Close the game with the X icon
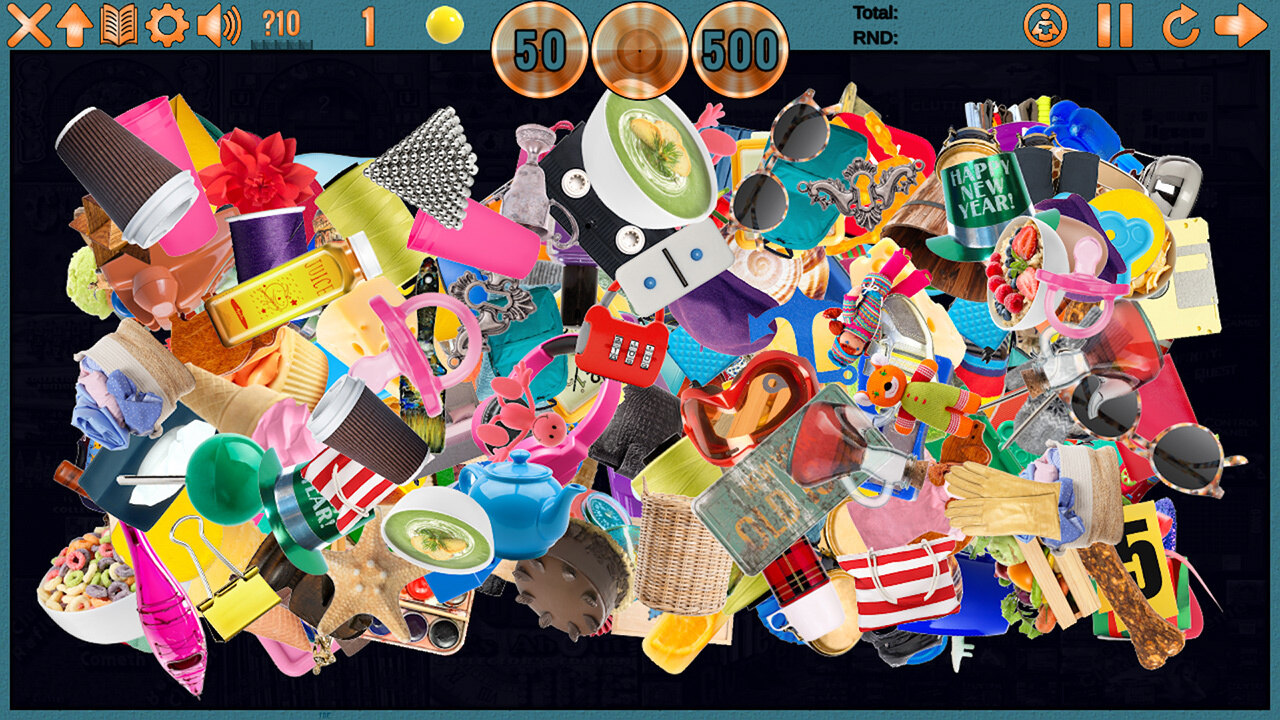Image resolution: width=1280 pixels, height=720 pixels. click(x=28, y=25)
